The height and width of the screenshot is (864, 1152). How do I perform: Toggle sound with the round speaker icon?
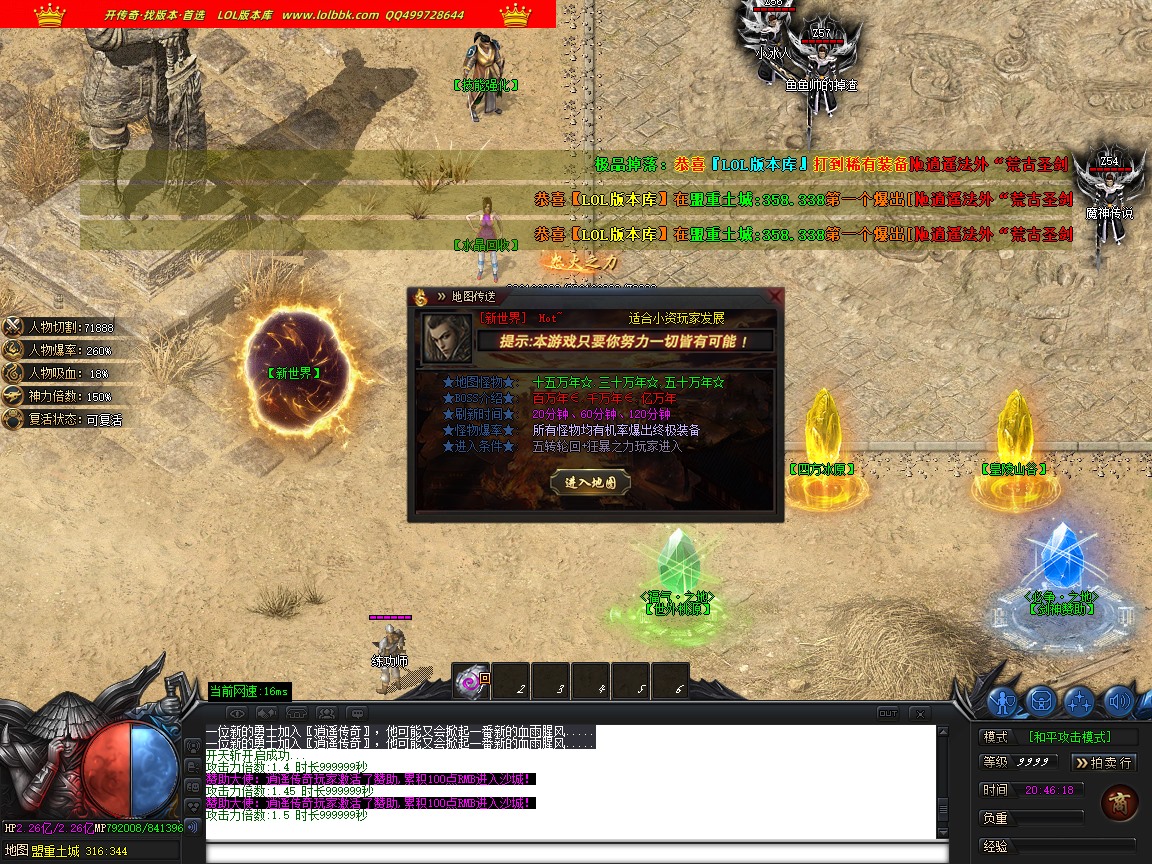point(1117,702)
